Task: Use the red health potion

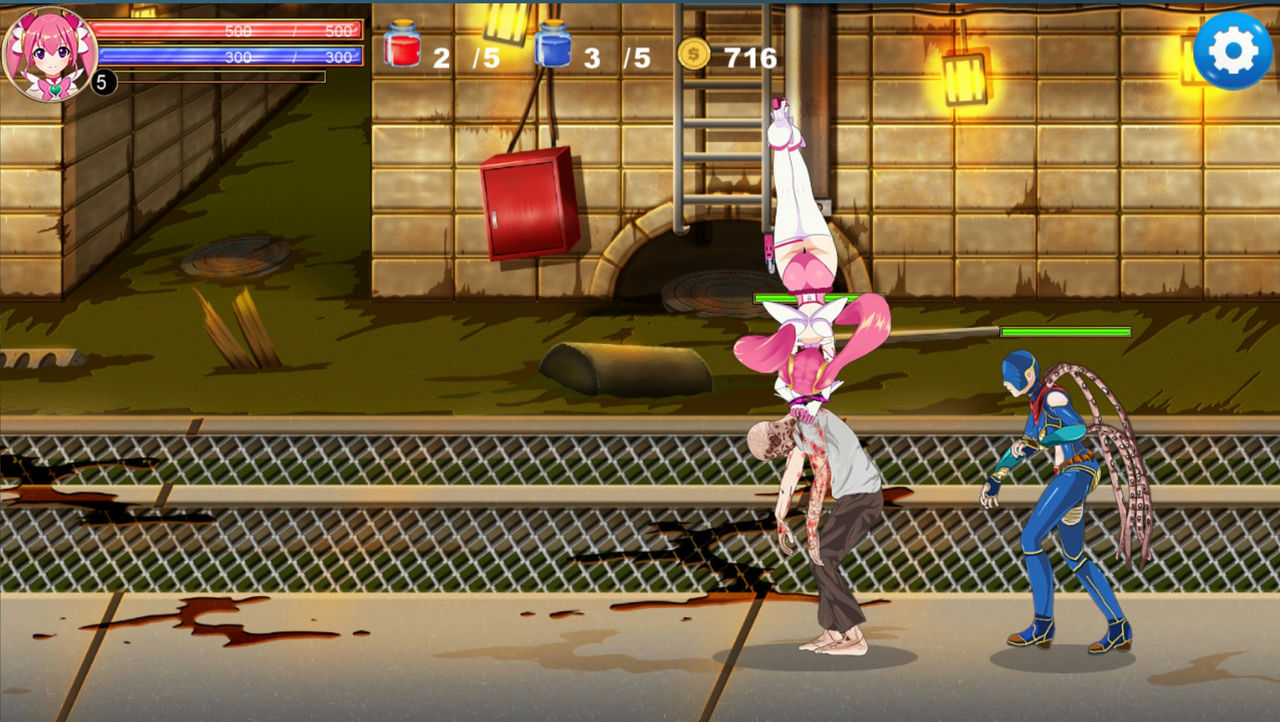Action: 402,46
